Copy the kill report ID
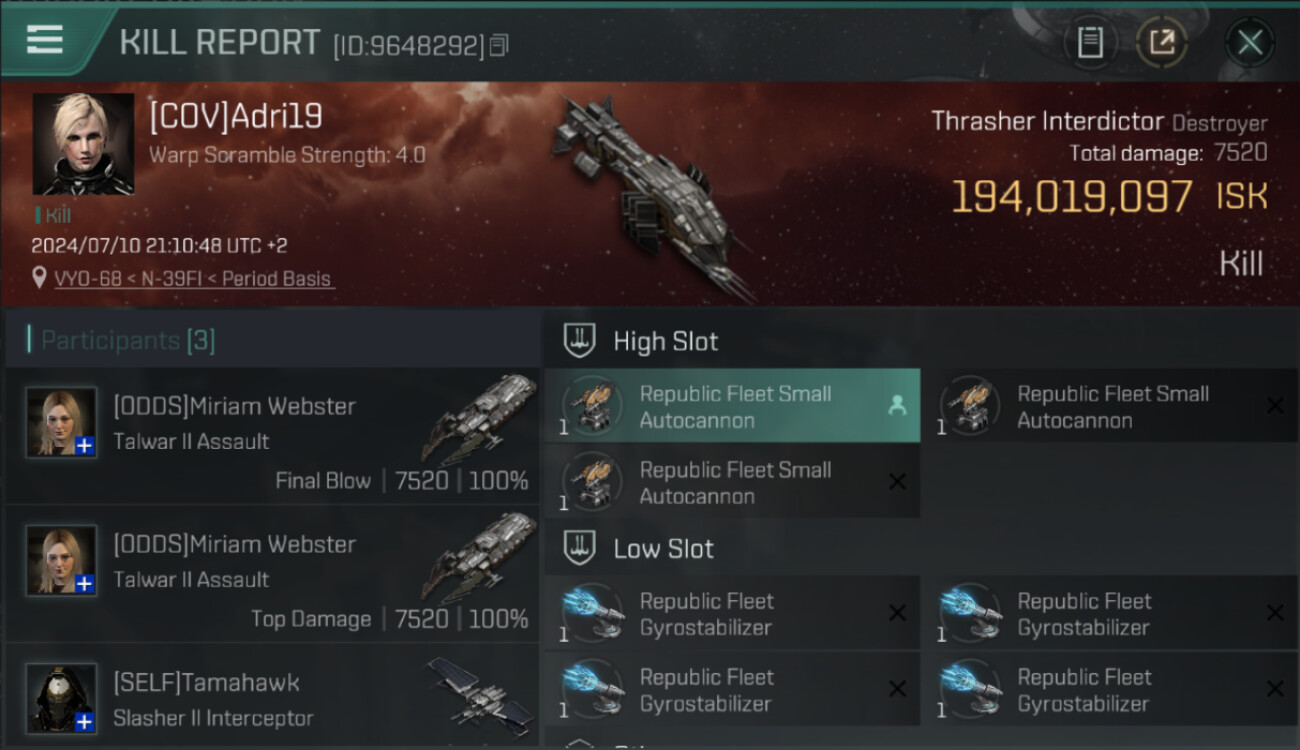 pos(499,45)
